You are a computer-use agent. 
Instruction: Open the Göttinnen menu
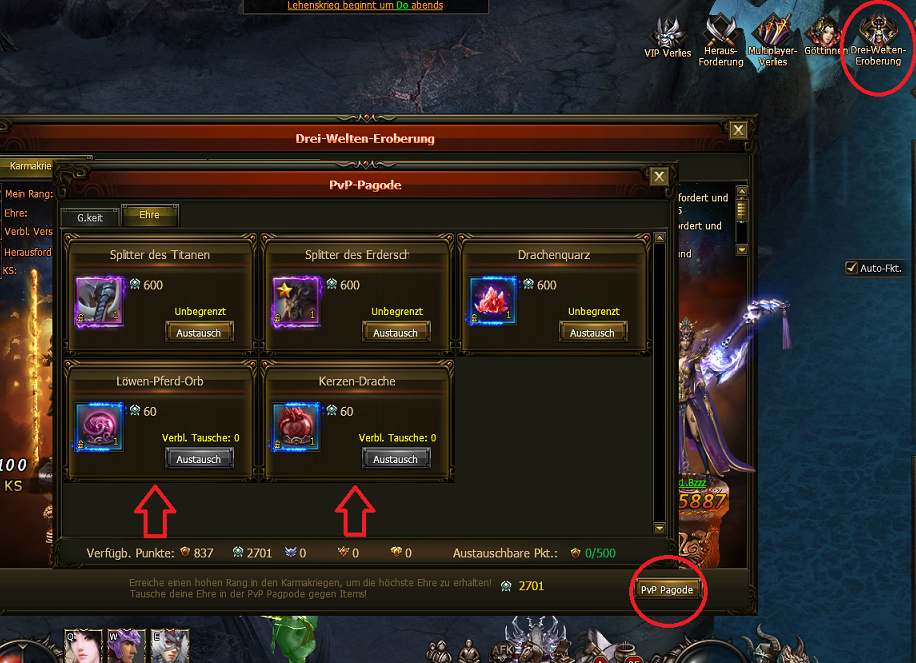(824, 36)
